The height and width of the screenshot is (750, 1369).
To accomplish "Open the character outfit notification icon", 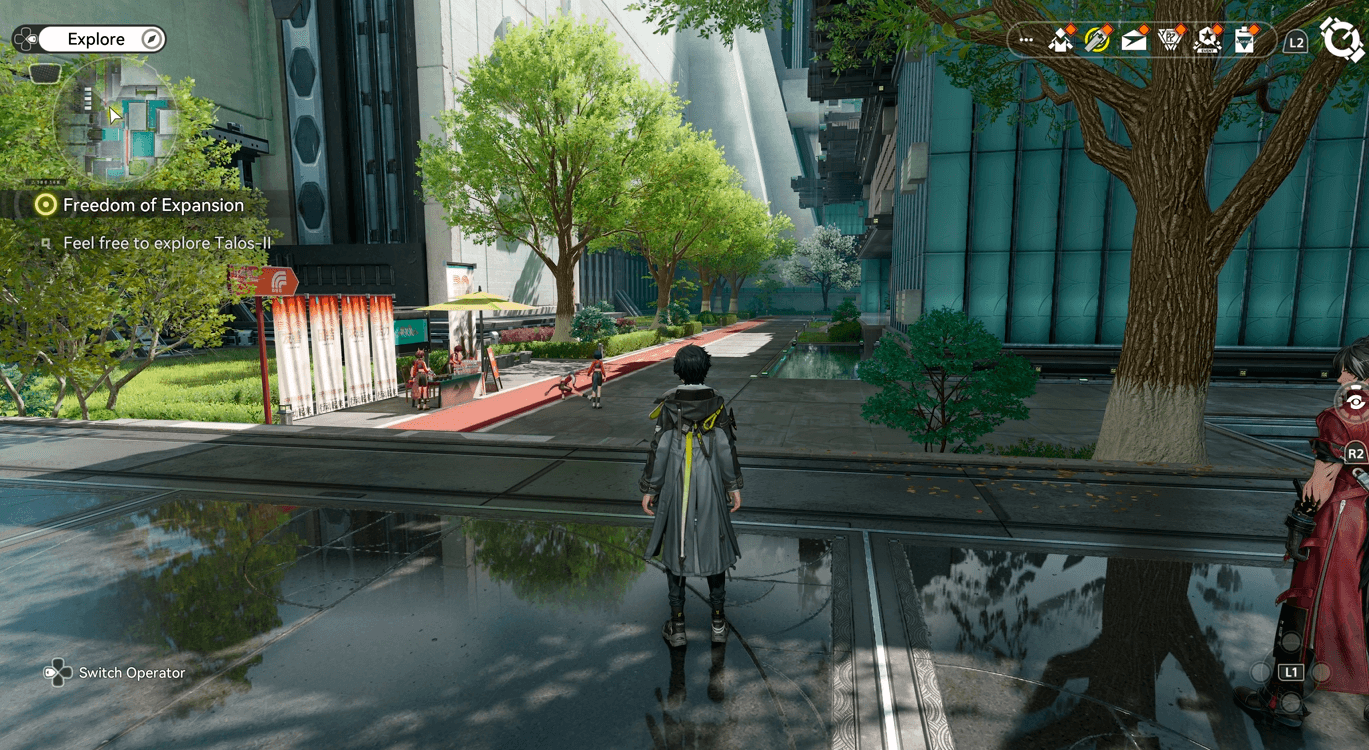I will click(1060, 42).
